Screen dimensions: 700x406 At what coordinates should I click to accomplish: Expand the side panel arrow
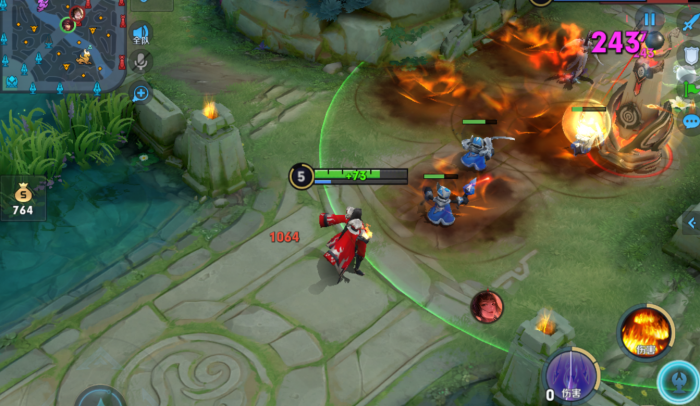point(689,222)
